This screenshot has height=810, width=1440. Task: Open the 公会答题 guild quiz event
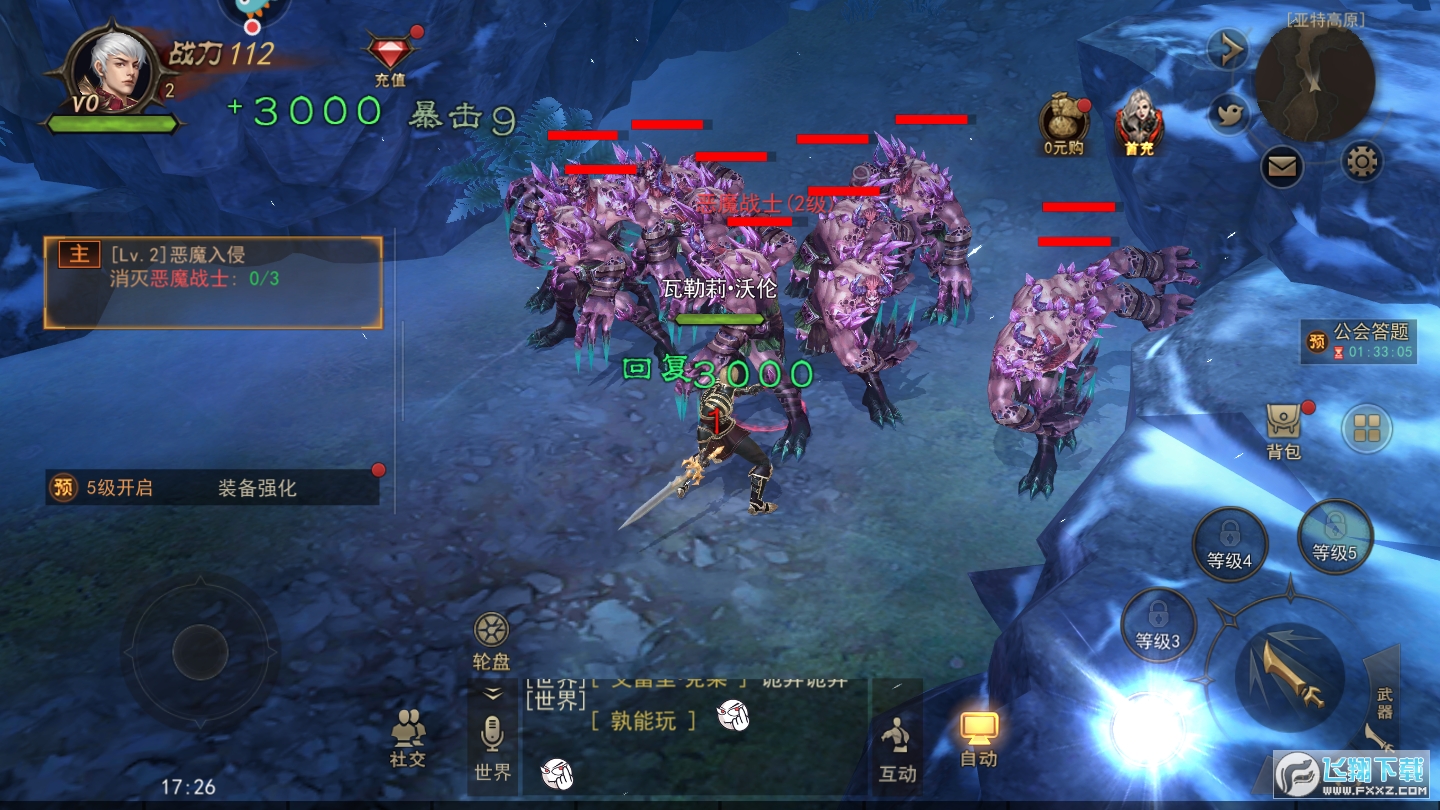pos(1359,340)
